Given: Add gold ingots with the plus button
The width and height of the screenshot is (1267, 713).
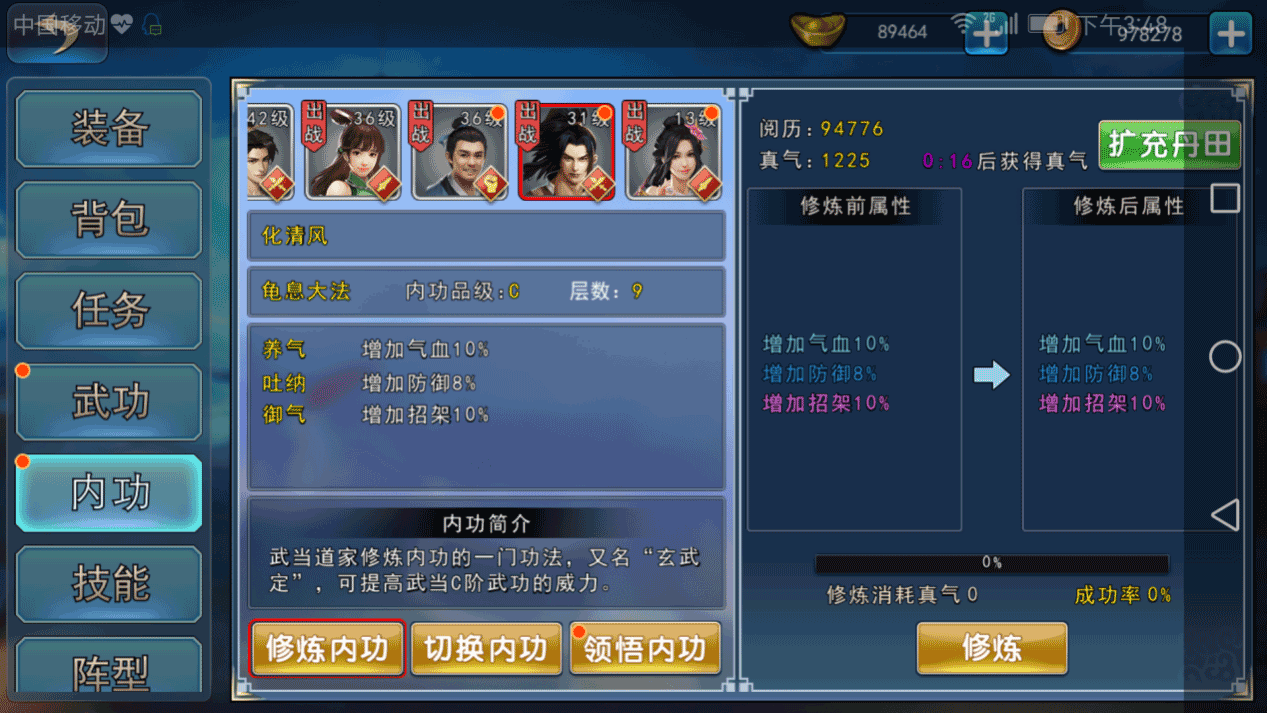Looking at the screenshot, I should [986, 34].
